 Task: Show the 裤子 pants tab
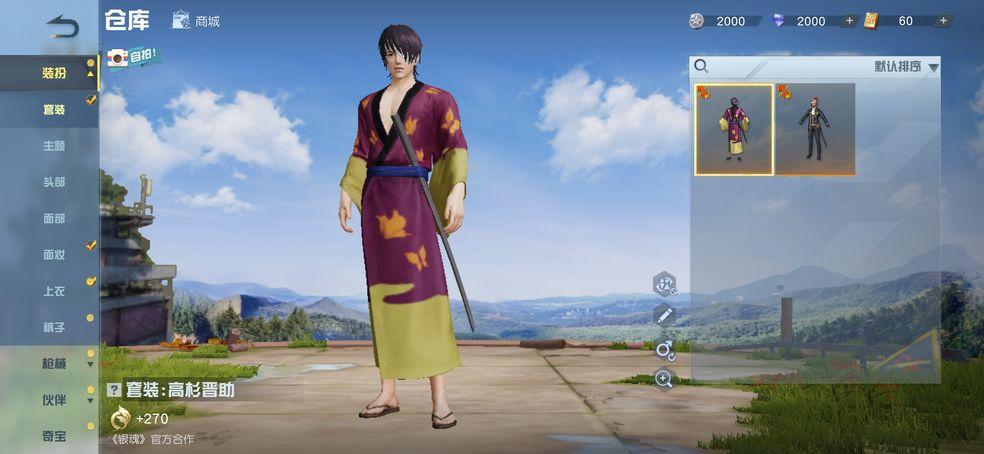[x=53, y=327]
